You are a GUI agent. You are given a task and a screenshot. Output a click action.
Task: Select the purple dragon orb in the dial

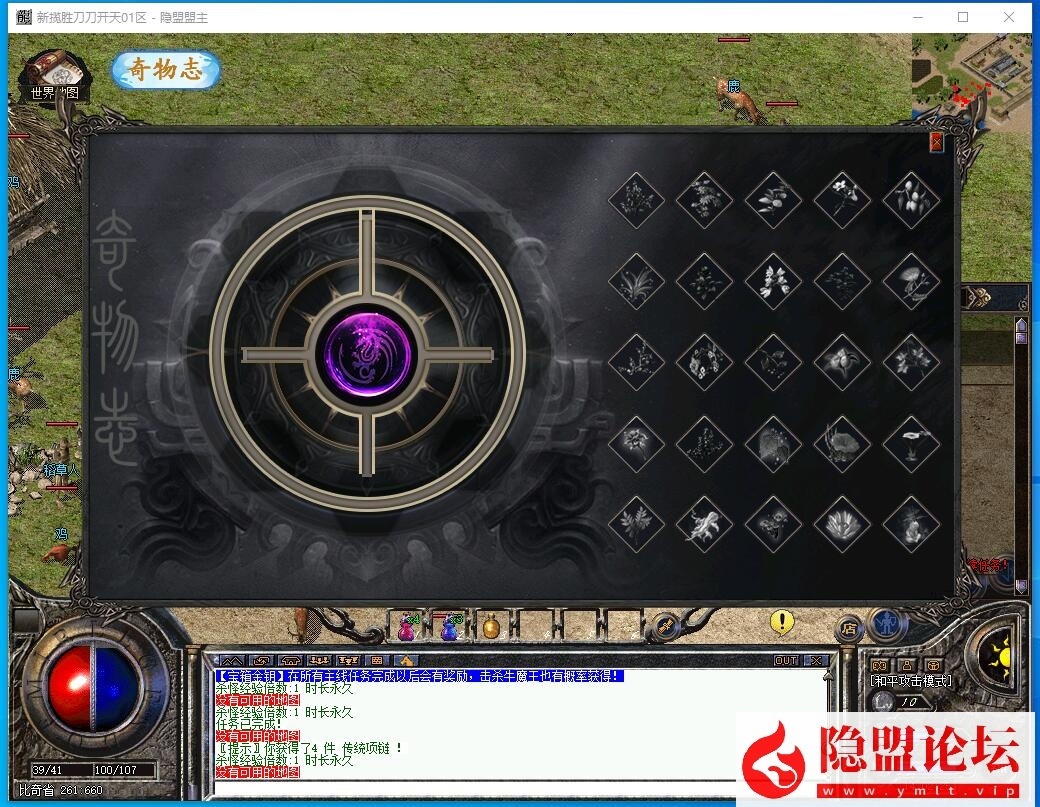367,354
